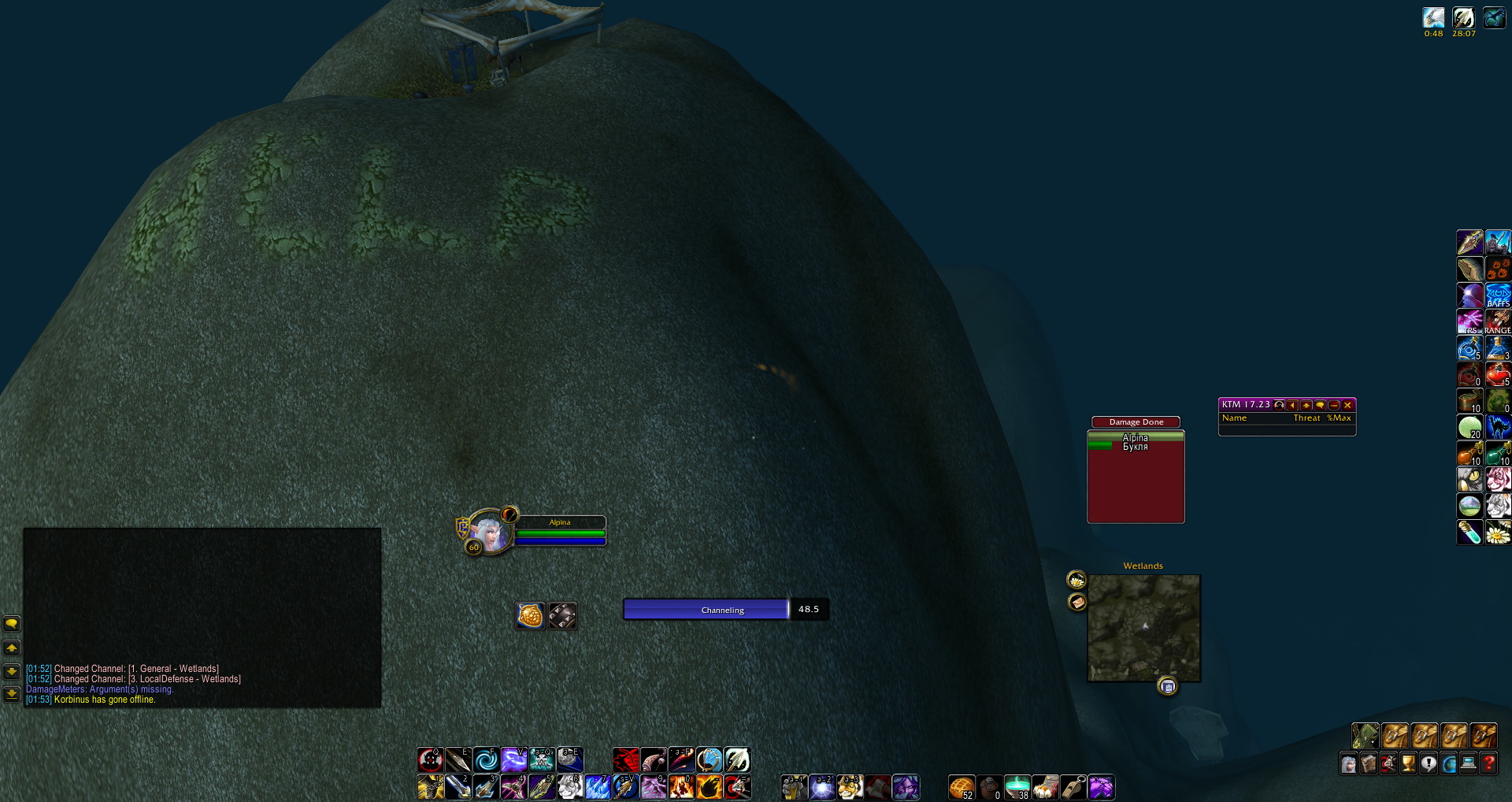
Task: Use the whistle item on action bar
Action: pos(1073,786)
